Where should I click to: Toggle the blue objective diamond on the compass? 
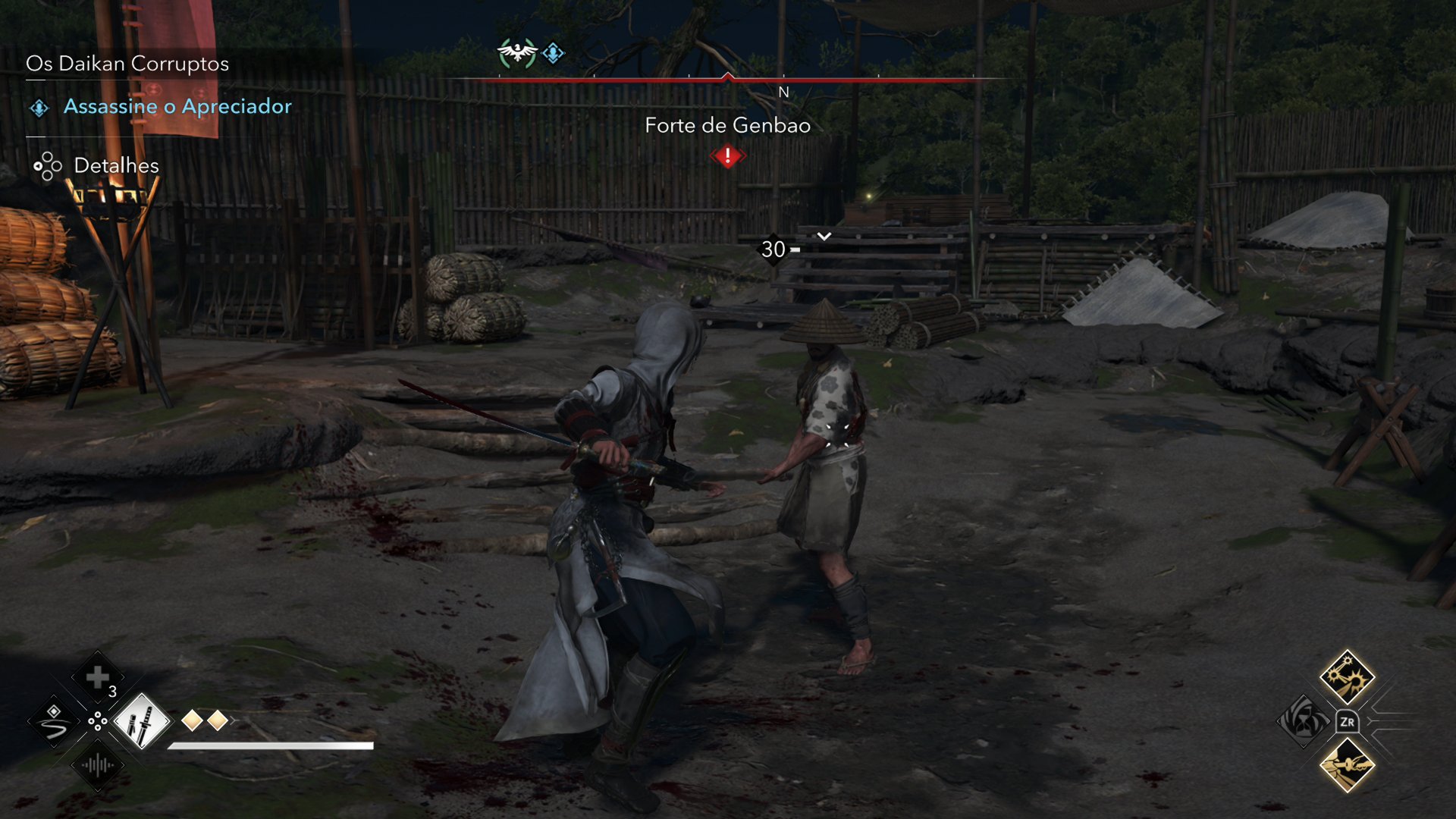(x=551, y=52)
